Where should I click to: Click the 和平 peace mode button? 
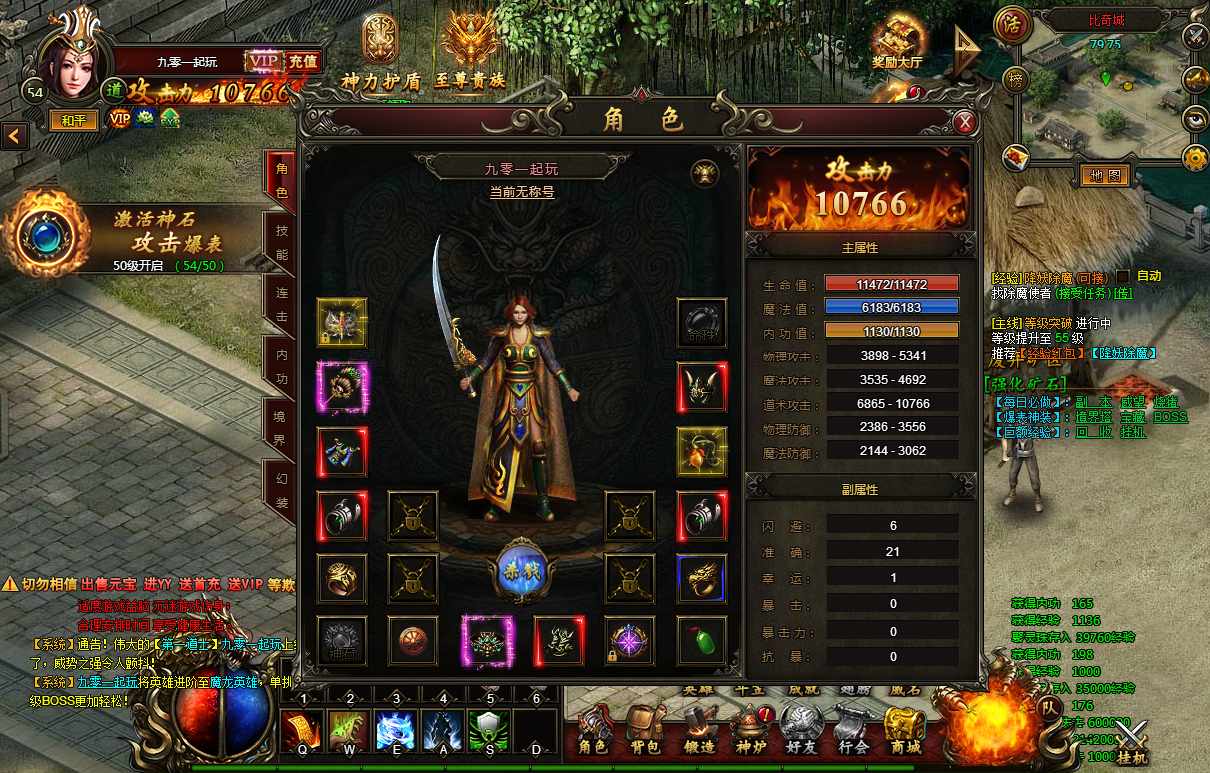coord(74,119)
